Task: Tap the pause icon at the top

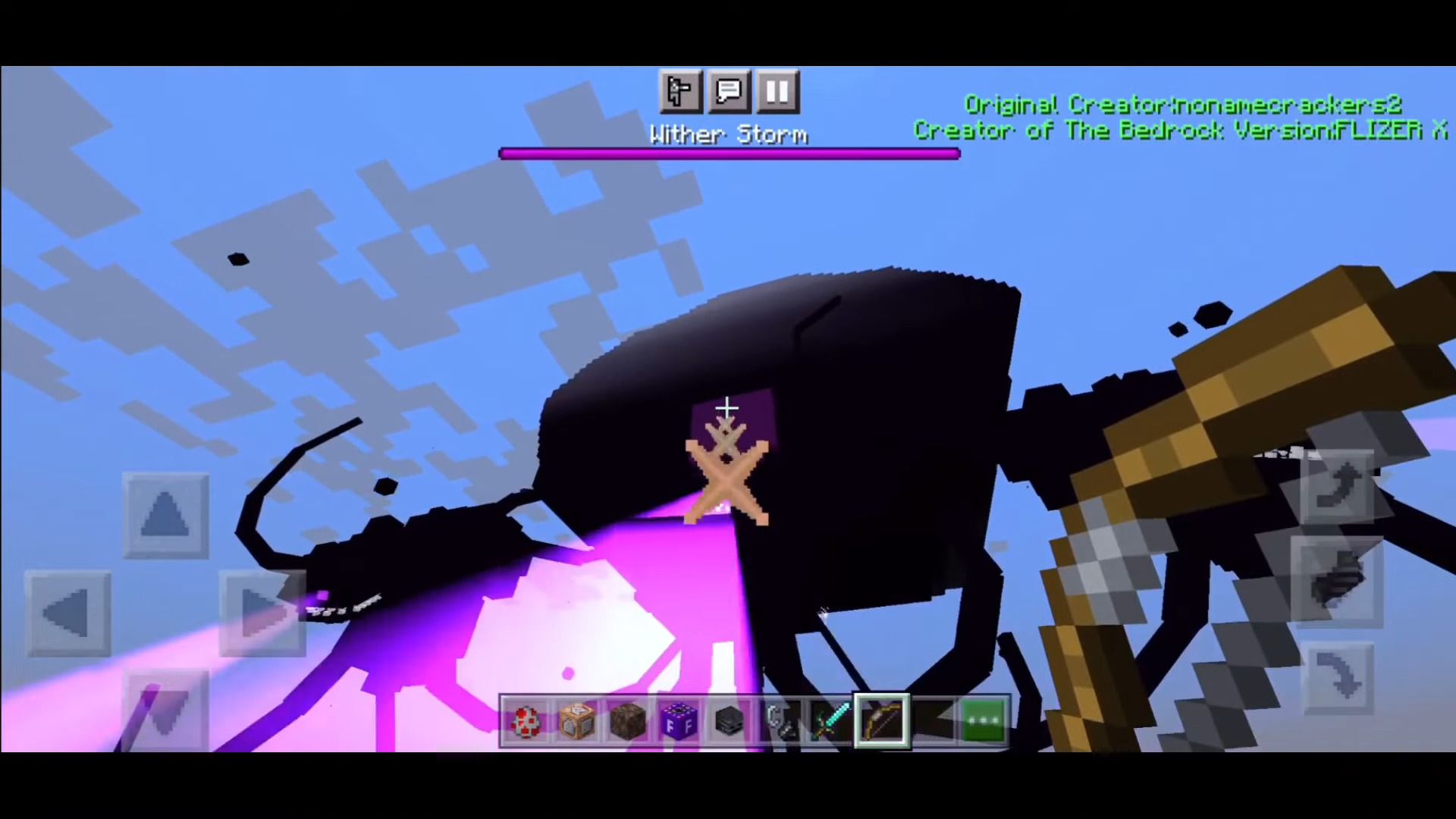Action: [777, 92]
